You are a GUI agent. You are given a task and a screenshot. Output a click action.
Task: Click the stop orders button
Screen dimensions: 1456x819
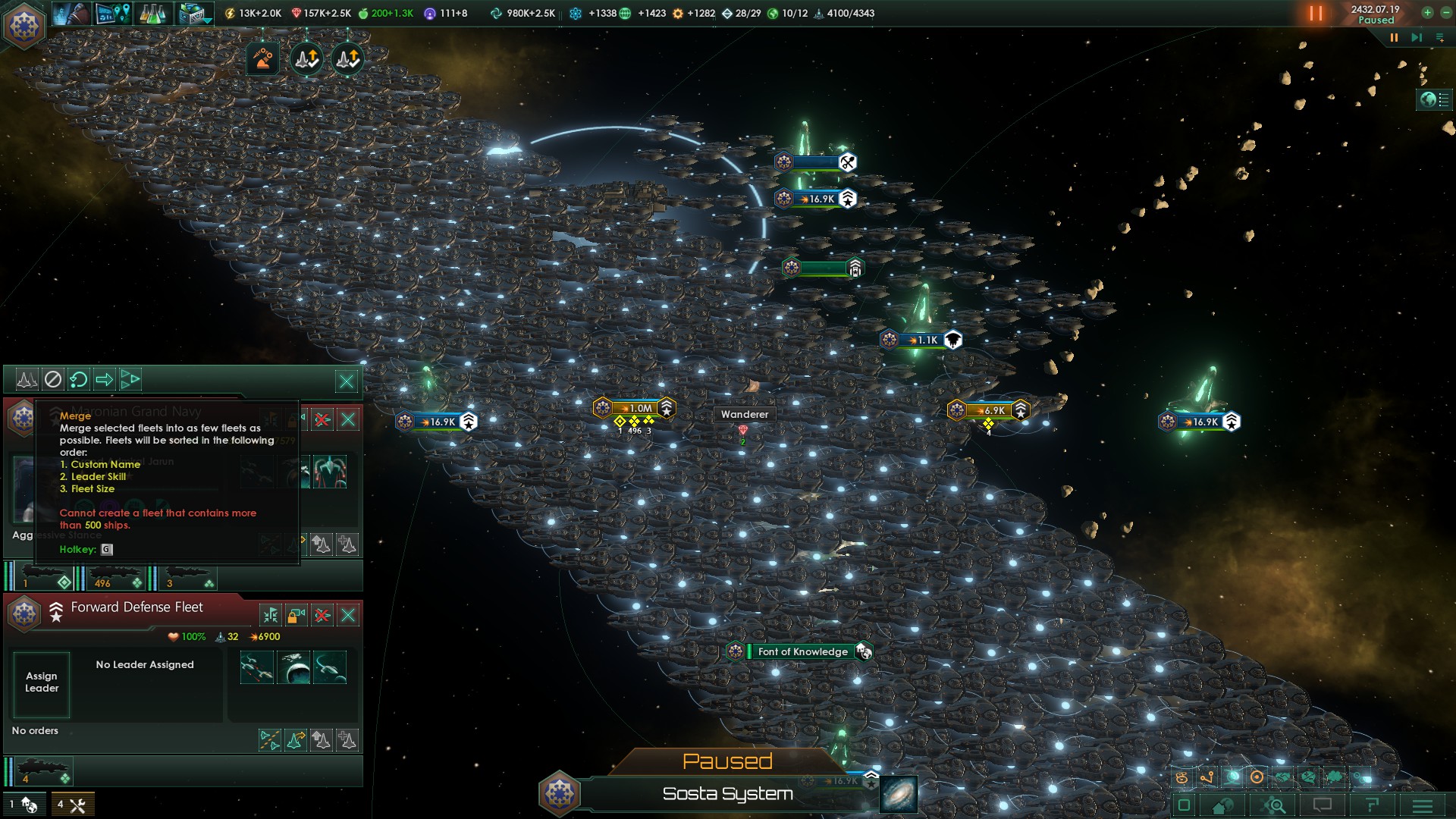pyautogui.click(x=52, y=379)
